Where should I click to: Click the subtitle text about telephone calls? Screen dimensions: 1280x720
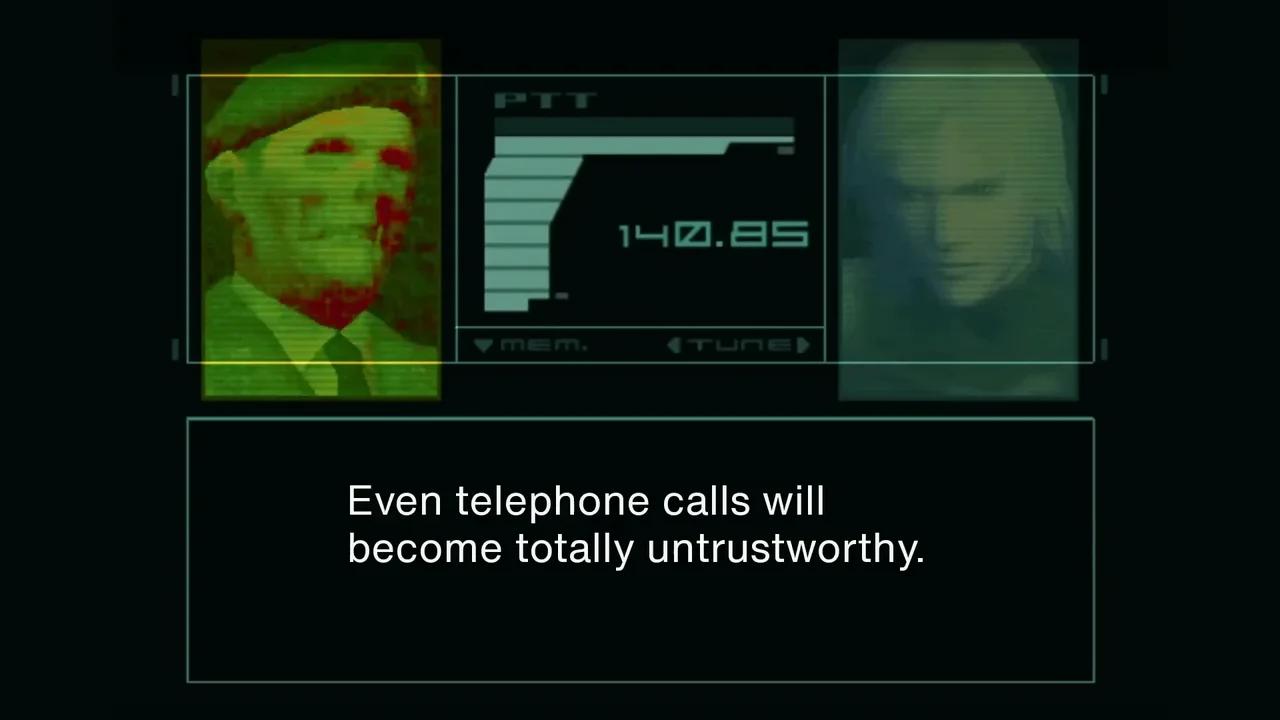(637, 524)
